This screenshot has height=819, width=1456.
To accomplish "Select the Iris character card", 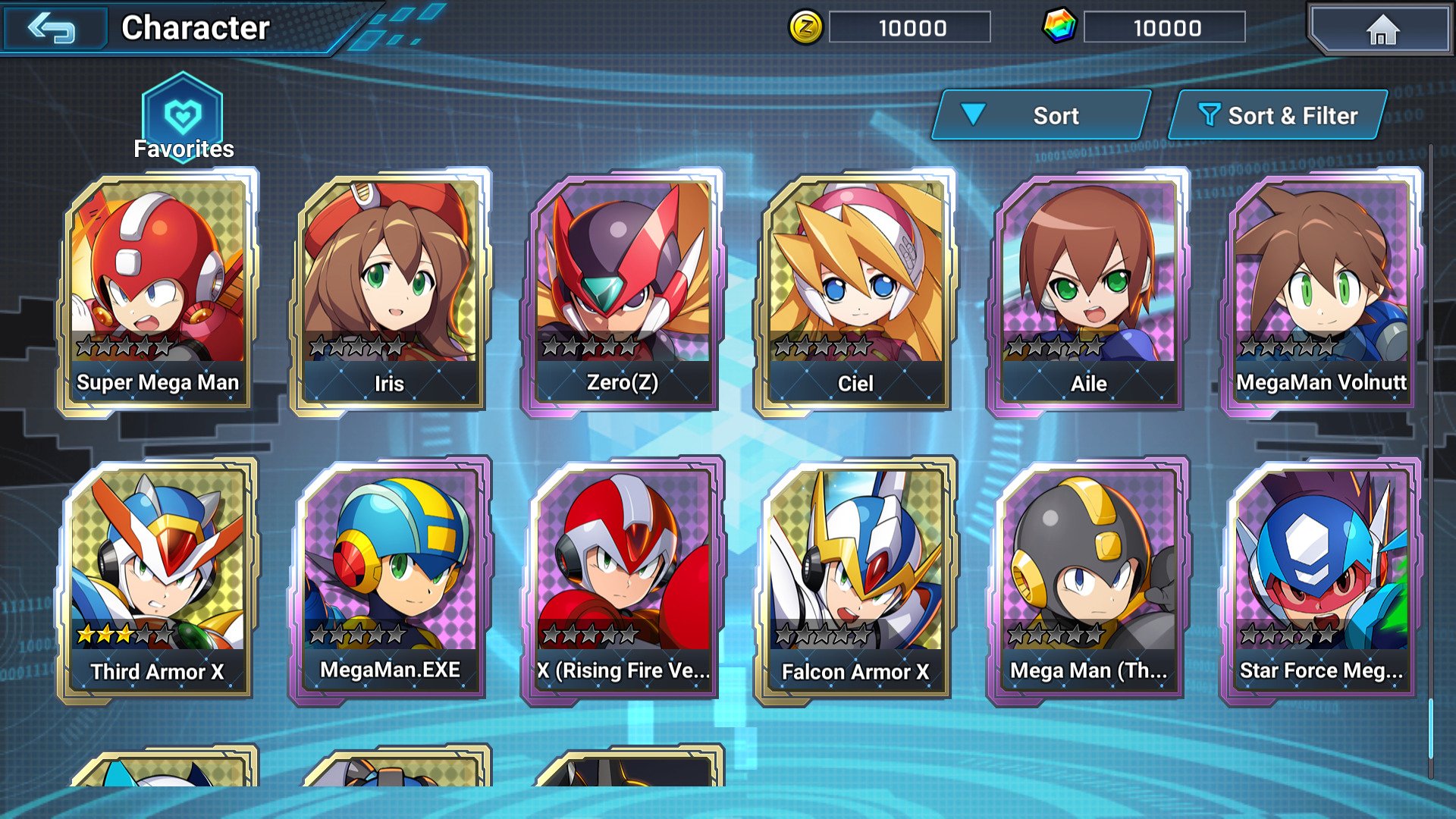I will click(x=391, y=288).
